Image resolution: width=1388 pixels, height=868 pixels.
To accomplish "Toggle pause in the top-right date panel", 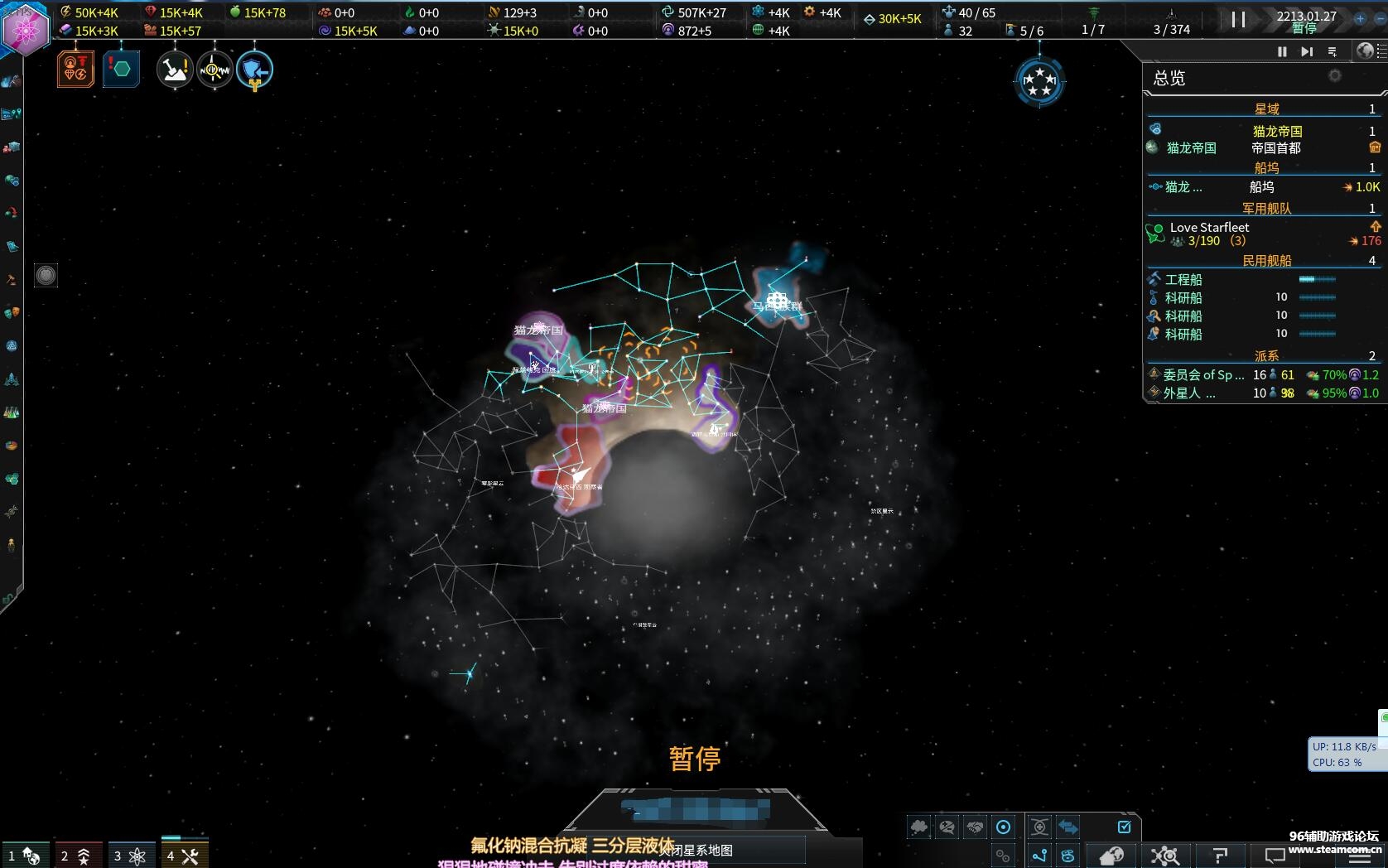I will [1238, 19].
